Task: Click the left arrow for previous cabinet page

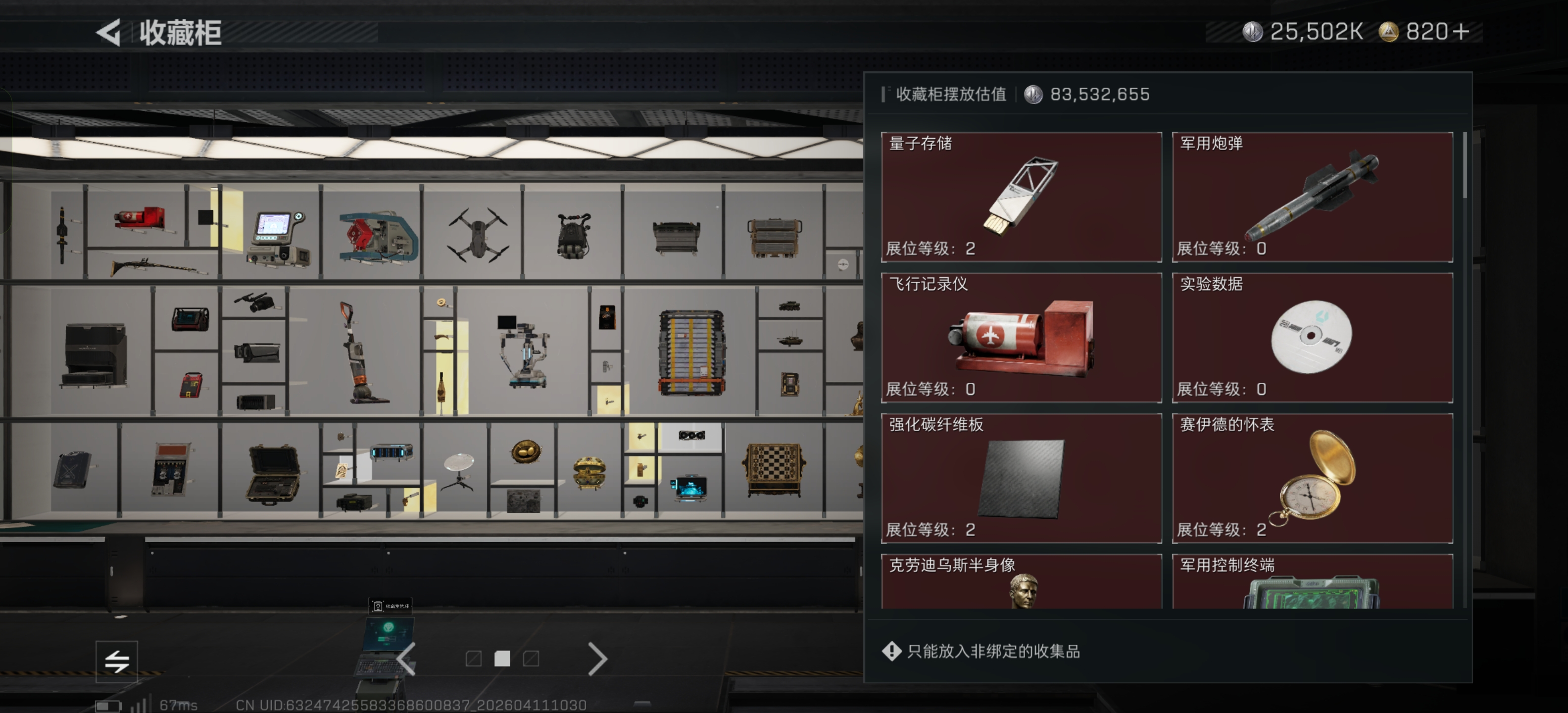Action: (x=406, y=659)
